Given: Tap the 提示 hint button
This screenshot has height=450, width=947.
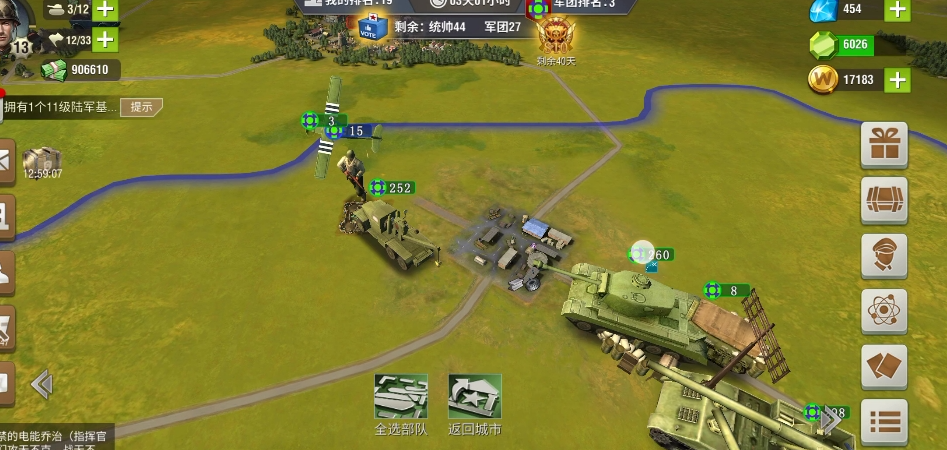Looking at the screenshot, I should pos(141,107).
